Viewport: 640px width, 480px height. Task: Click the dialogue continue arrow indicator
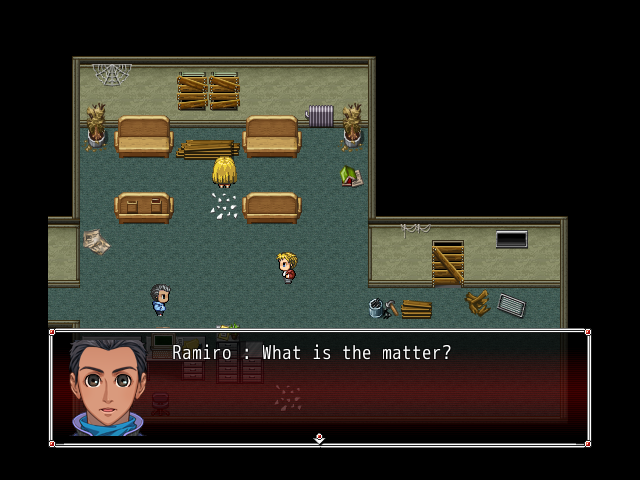pyautogui.click(x=319, y=438)
